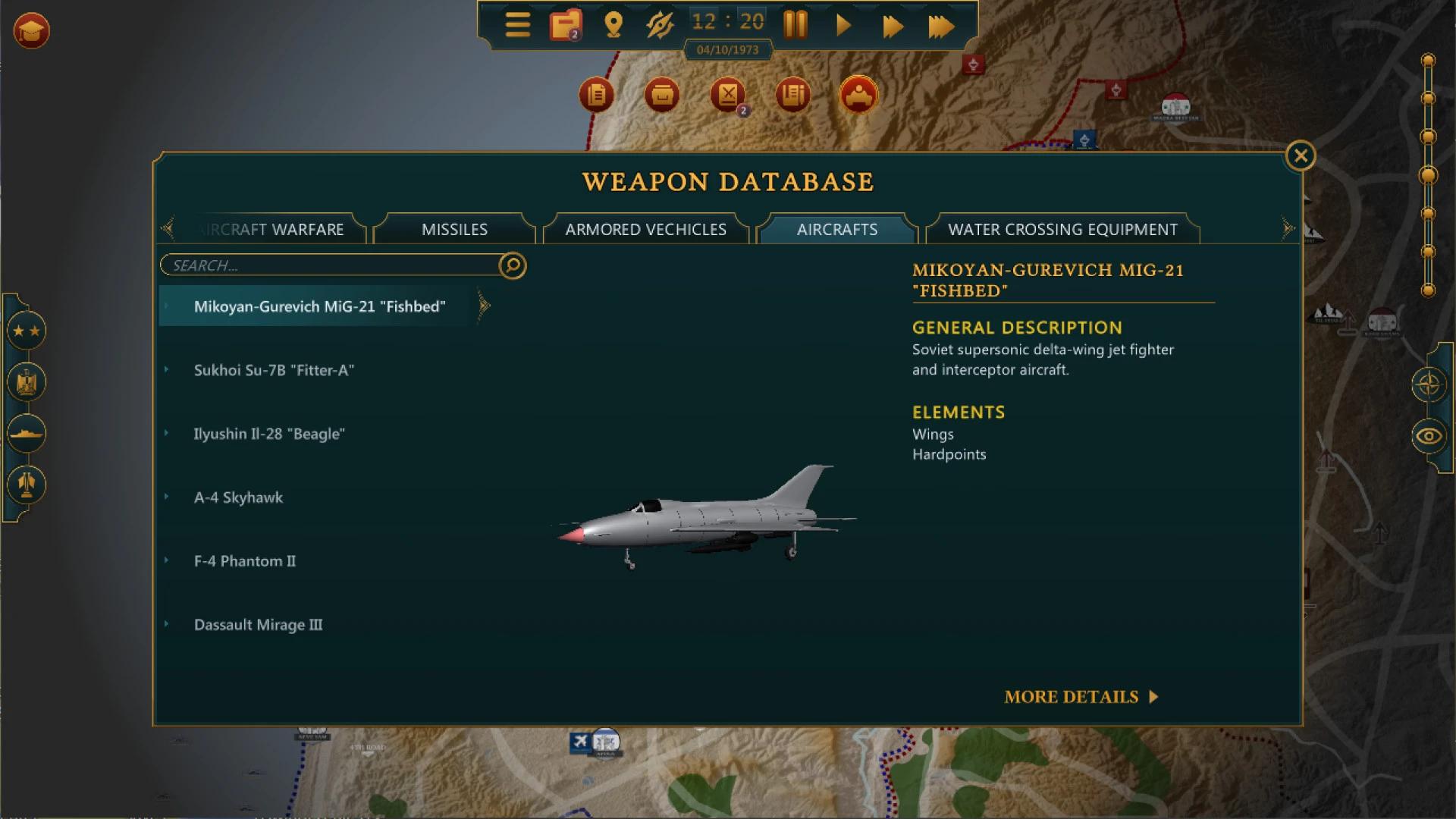Expand the right arrow next to Water Crossing Equipment
The height and width of the screenshot is (819, 1456).
[x=1288, y=227]
